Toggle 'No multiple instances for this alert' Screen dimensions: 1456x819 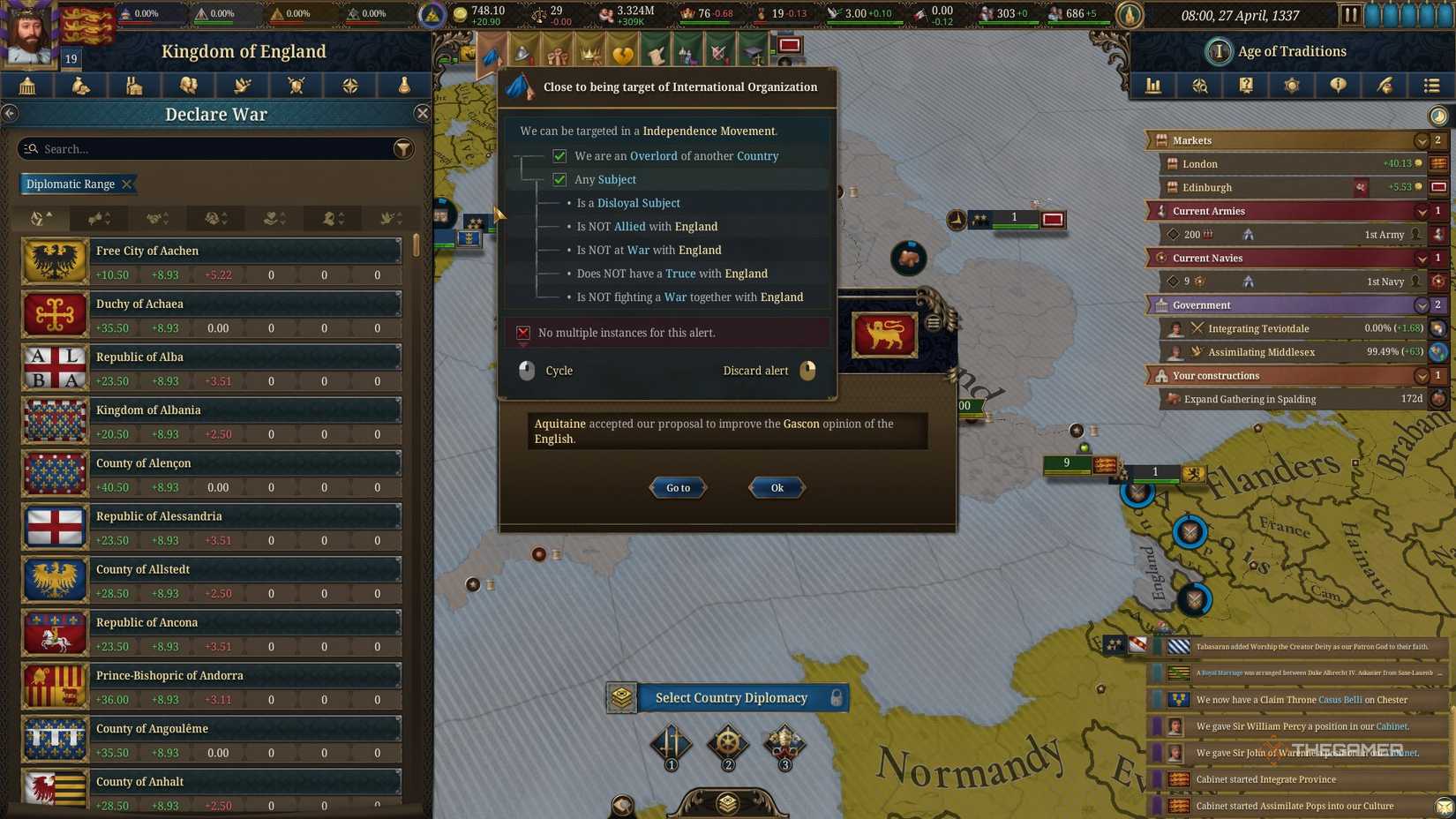click(x=522, y=333)
